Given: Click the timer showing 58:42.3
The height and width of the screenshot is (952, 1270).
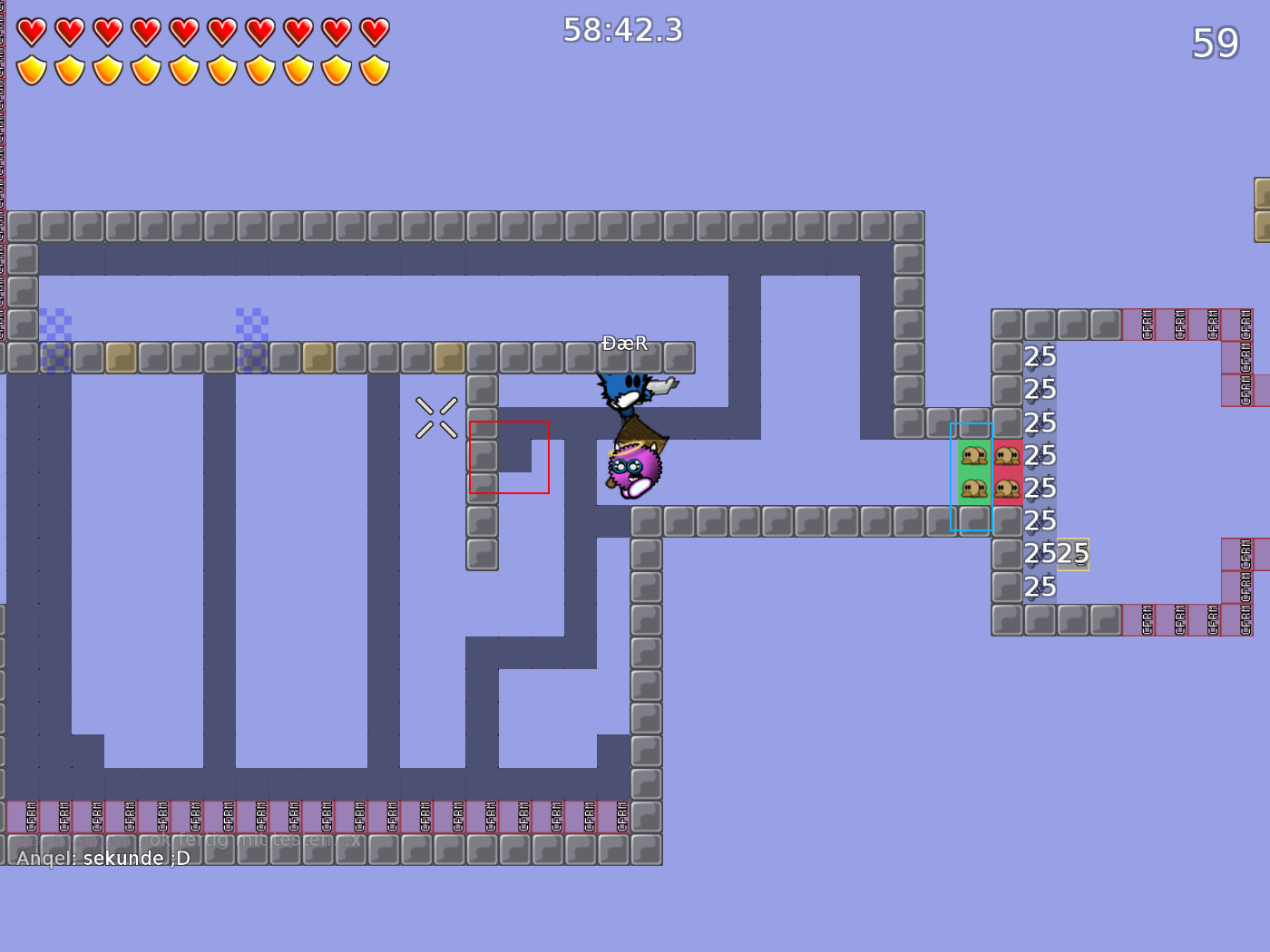Looking at the screenshot, I should point(621,30).
